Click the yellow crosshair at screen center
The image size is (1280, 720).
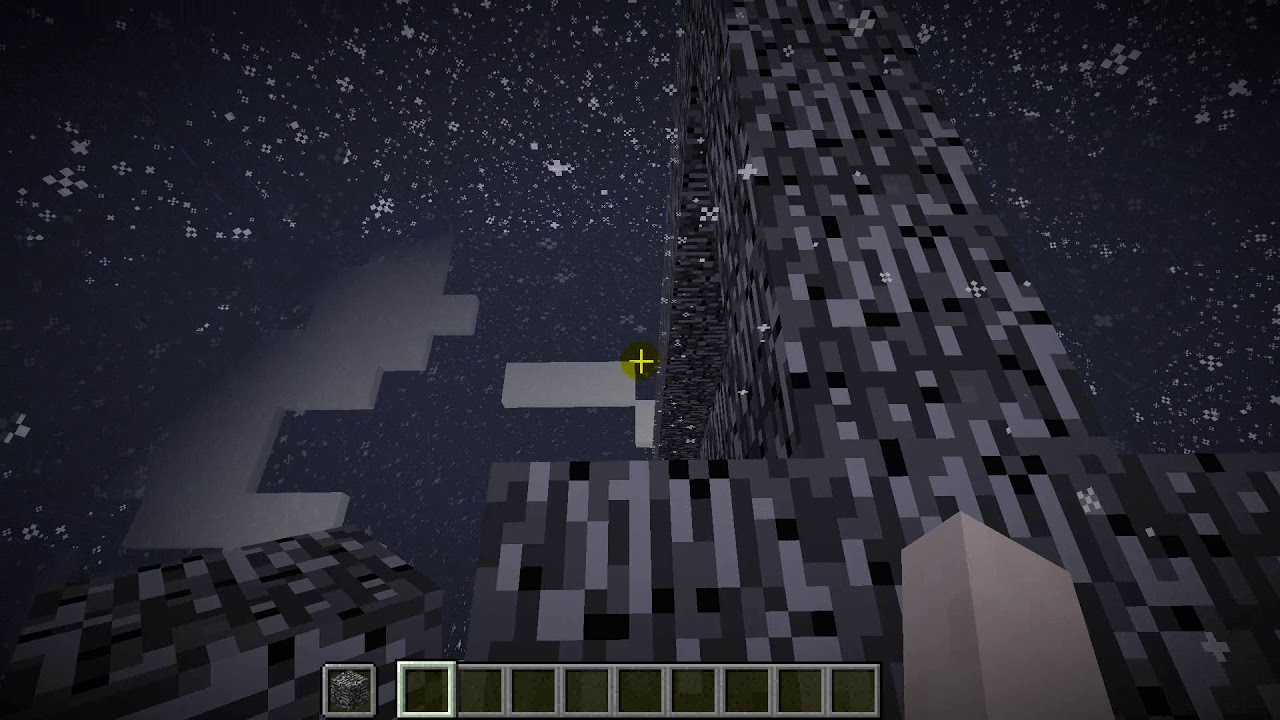point(639,361)
